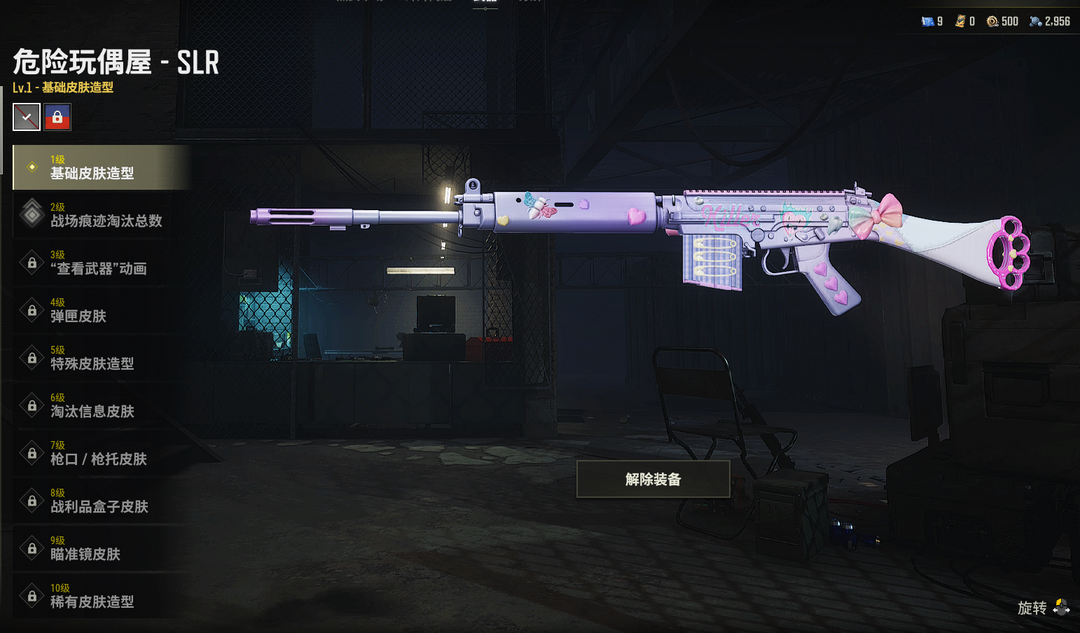Pick the 5级 特殊皮肤造型 entry

point(100,358)
